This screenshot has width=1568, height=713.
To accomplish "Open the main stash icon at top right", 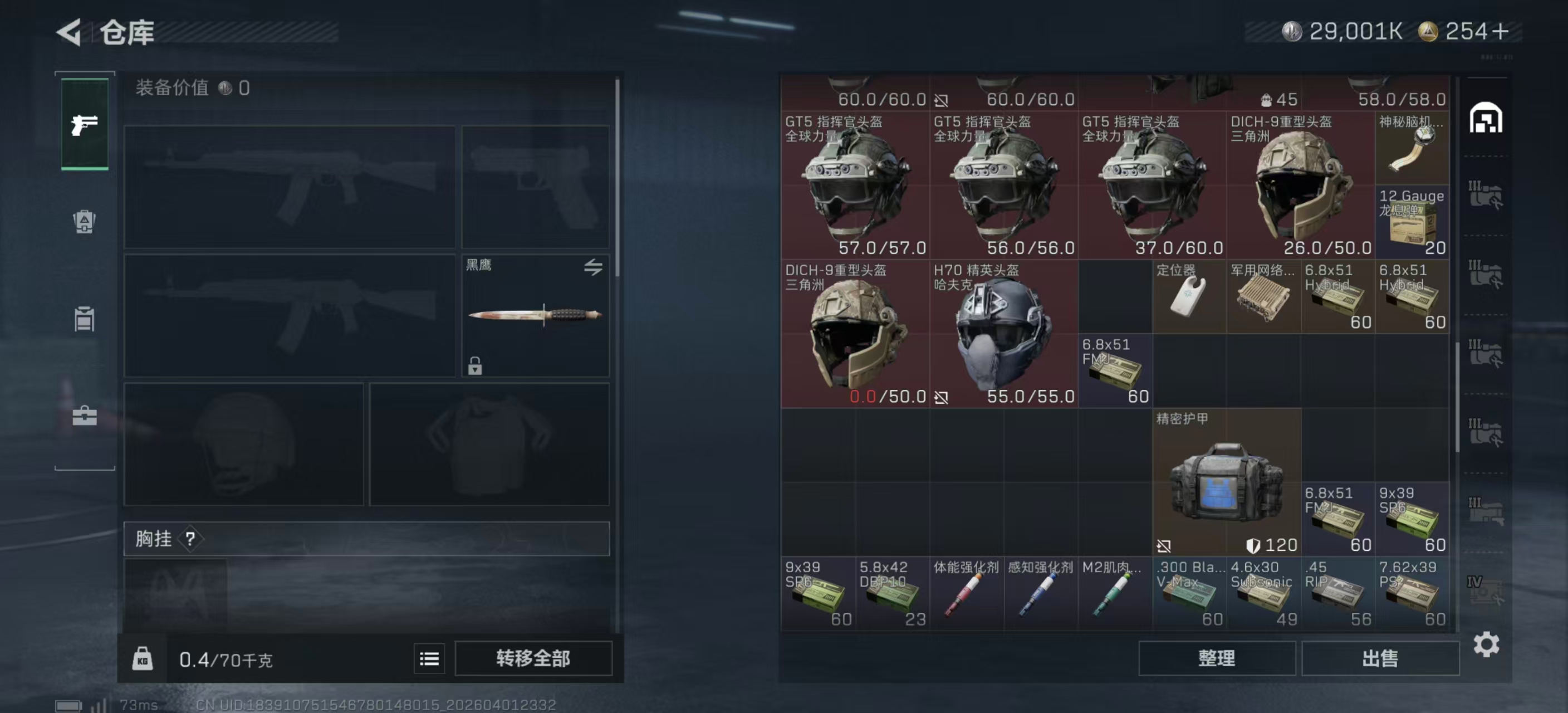I will 1486,118.
